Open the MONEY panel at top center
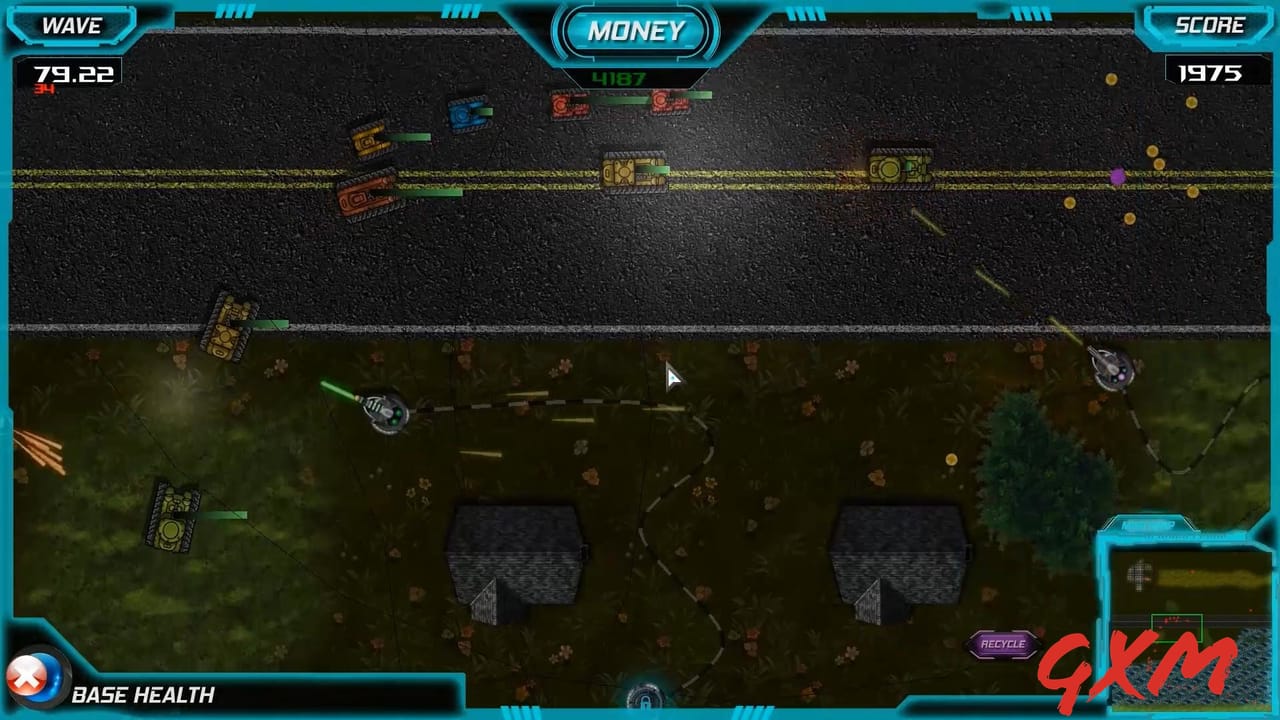The height and width of the screenshot is (720, 1280). (636, 31)
